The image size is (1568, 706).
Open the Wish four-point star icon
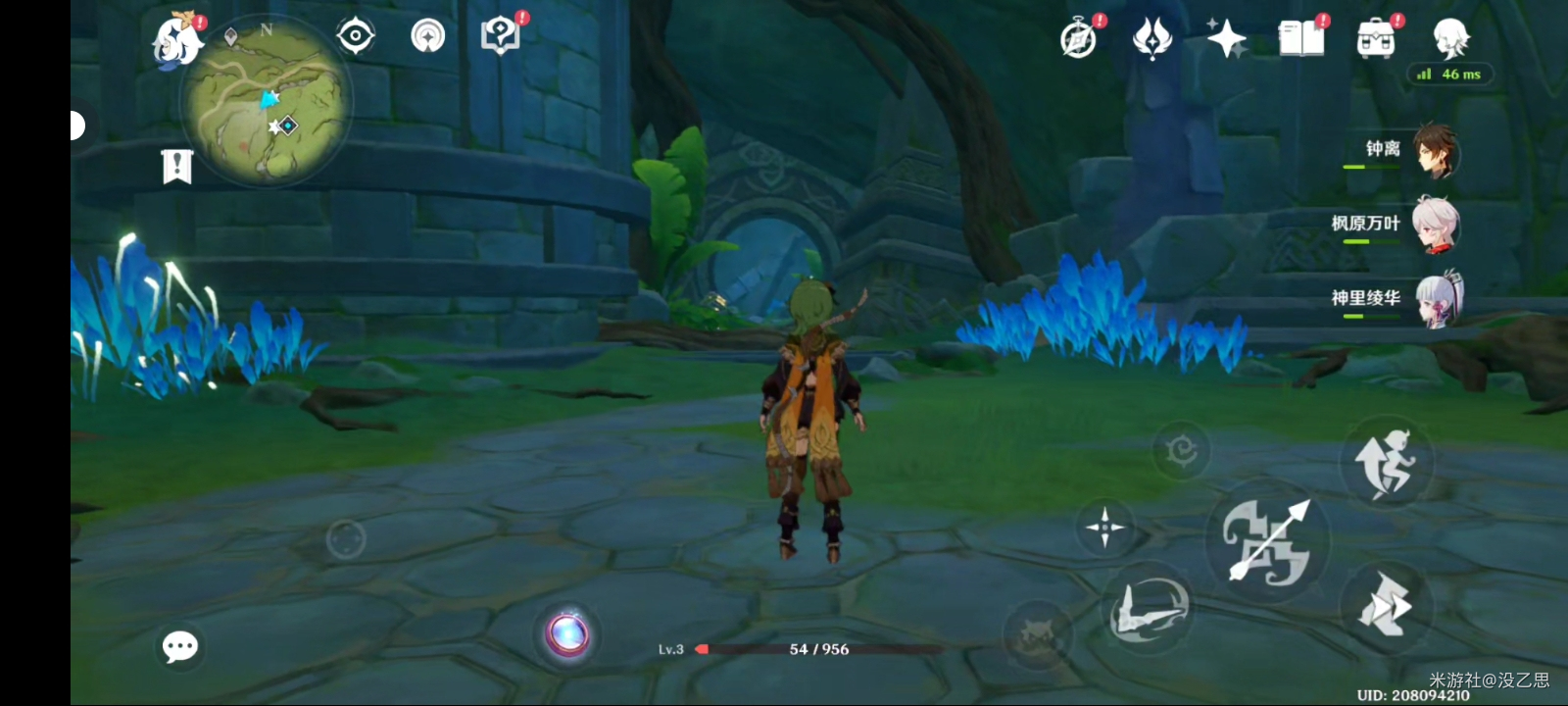(x=1226, y=39)
